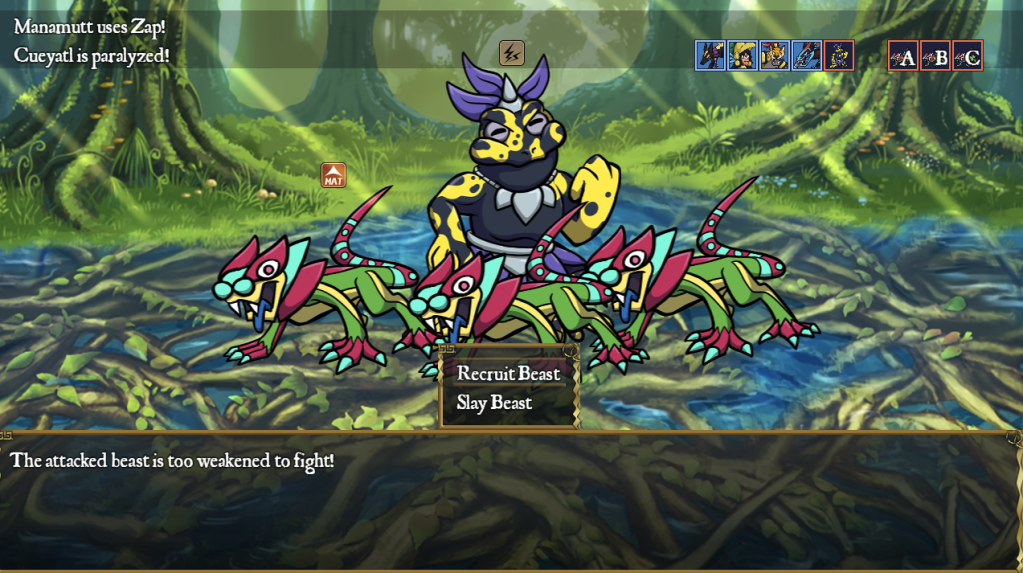Select the yellow salamander enemy portrait
1023x573 pixels.
point(839,55)
